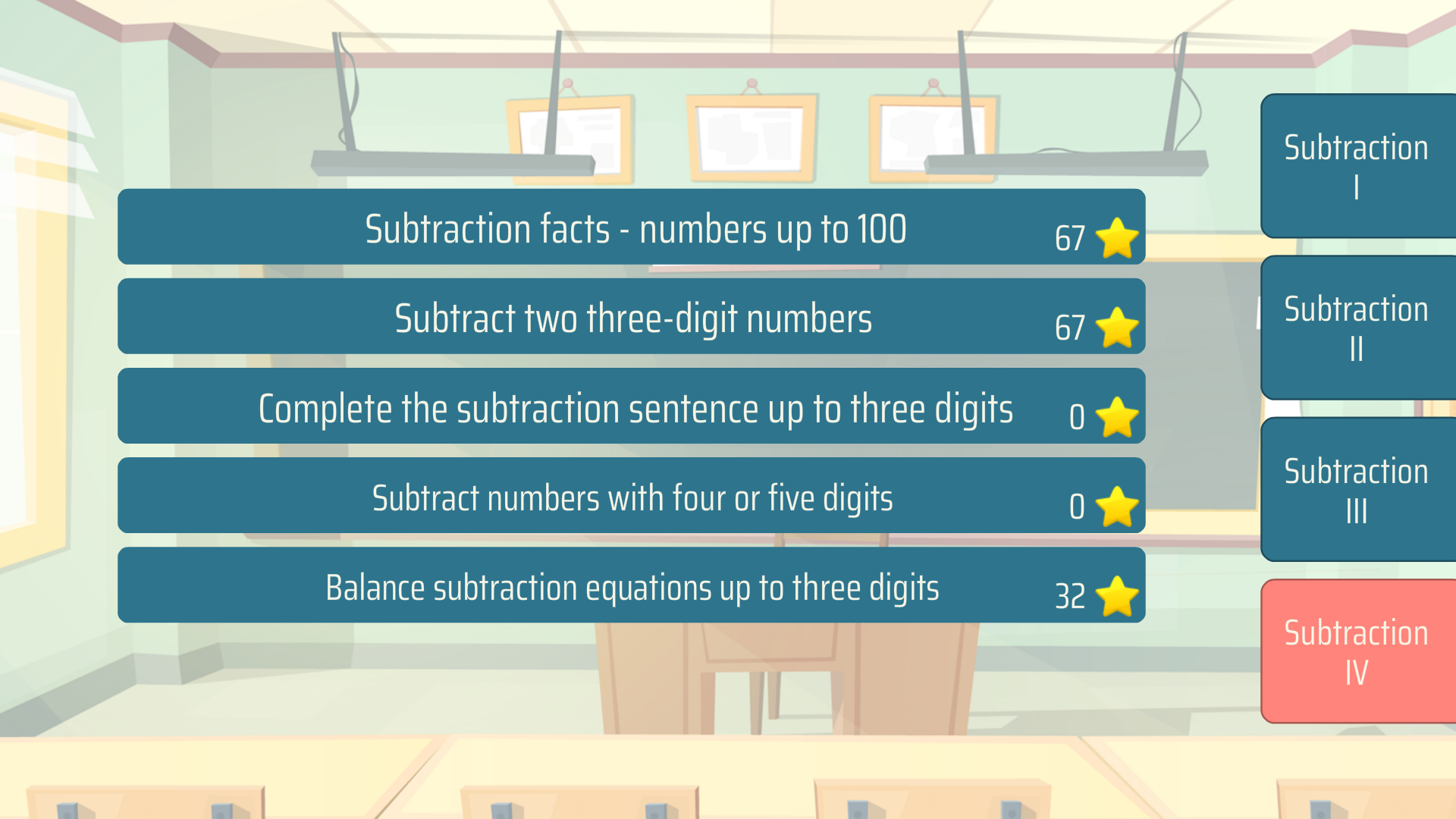Click the middle picture frame on the wall
The height and width of the screenshot is (819, 1456).
(x=752, y=138)
